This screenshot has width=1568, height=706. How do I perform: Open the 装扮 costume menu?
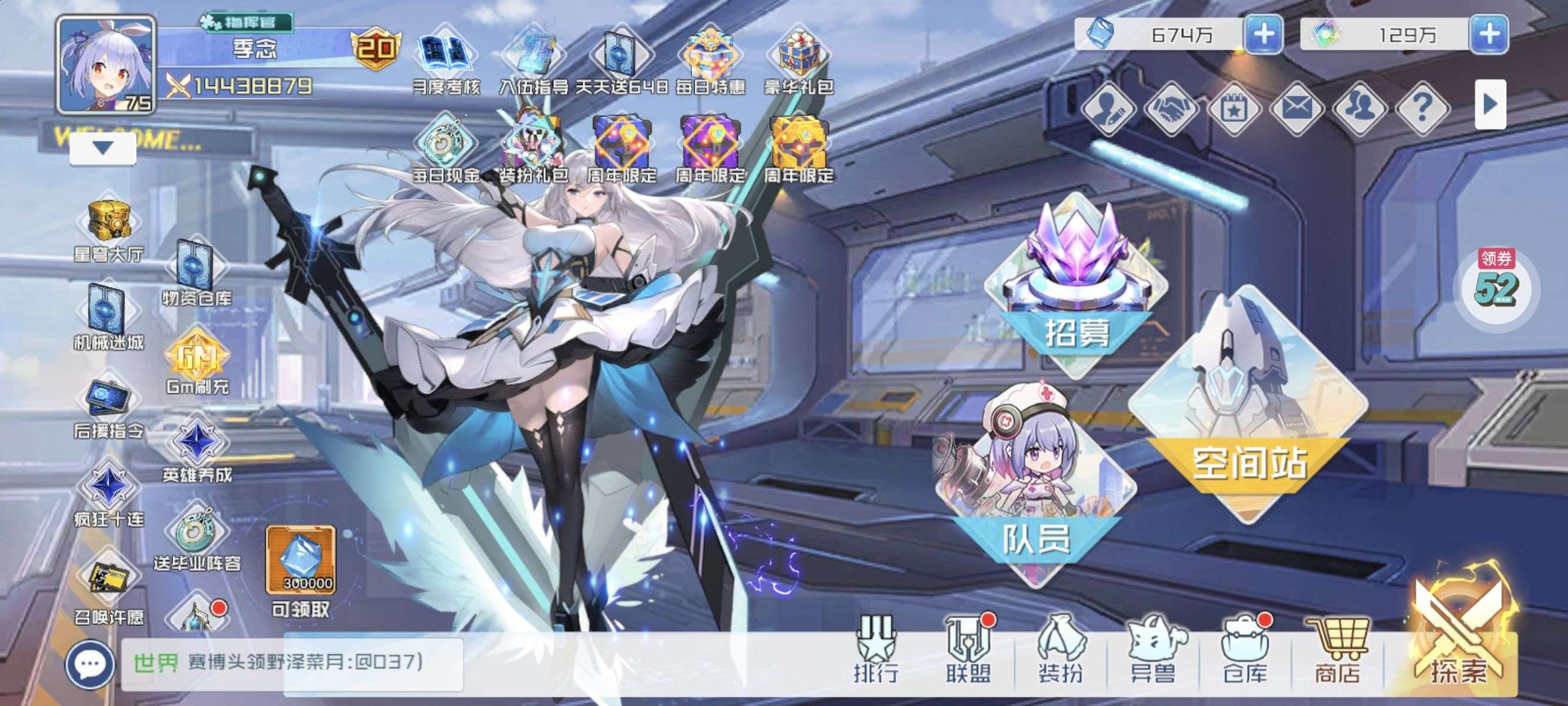(x=1061, y=650)
